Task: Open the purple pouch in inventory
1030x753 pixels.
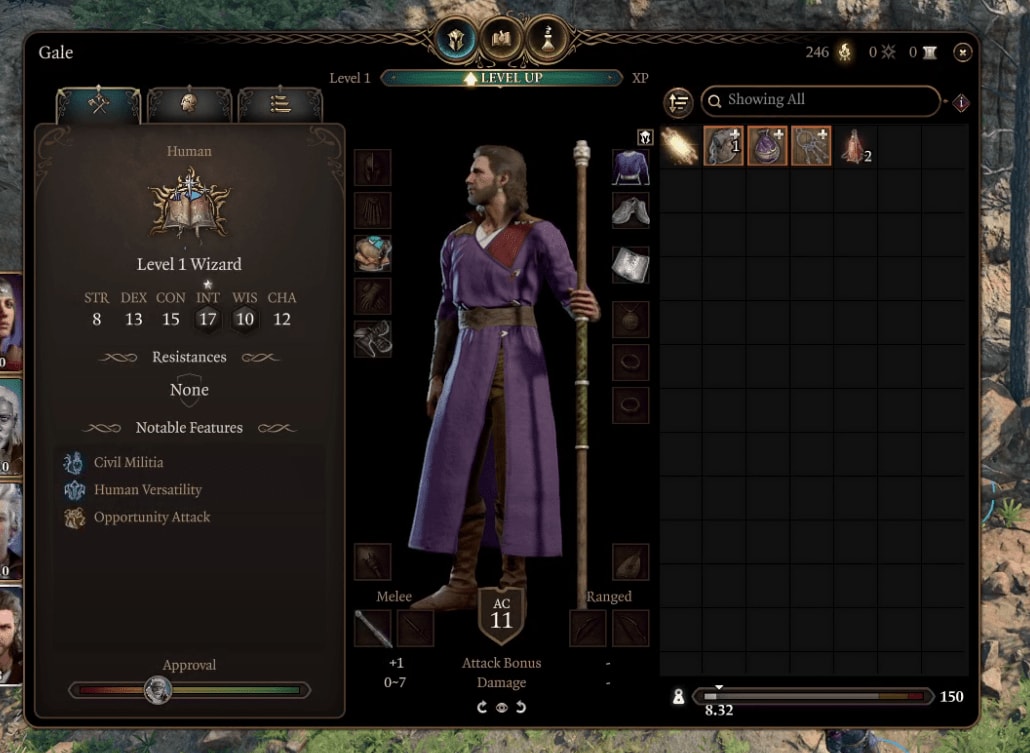Action: tap(767, 146)
